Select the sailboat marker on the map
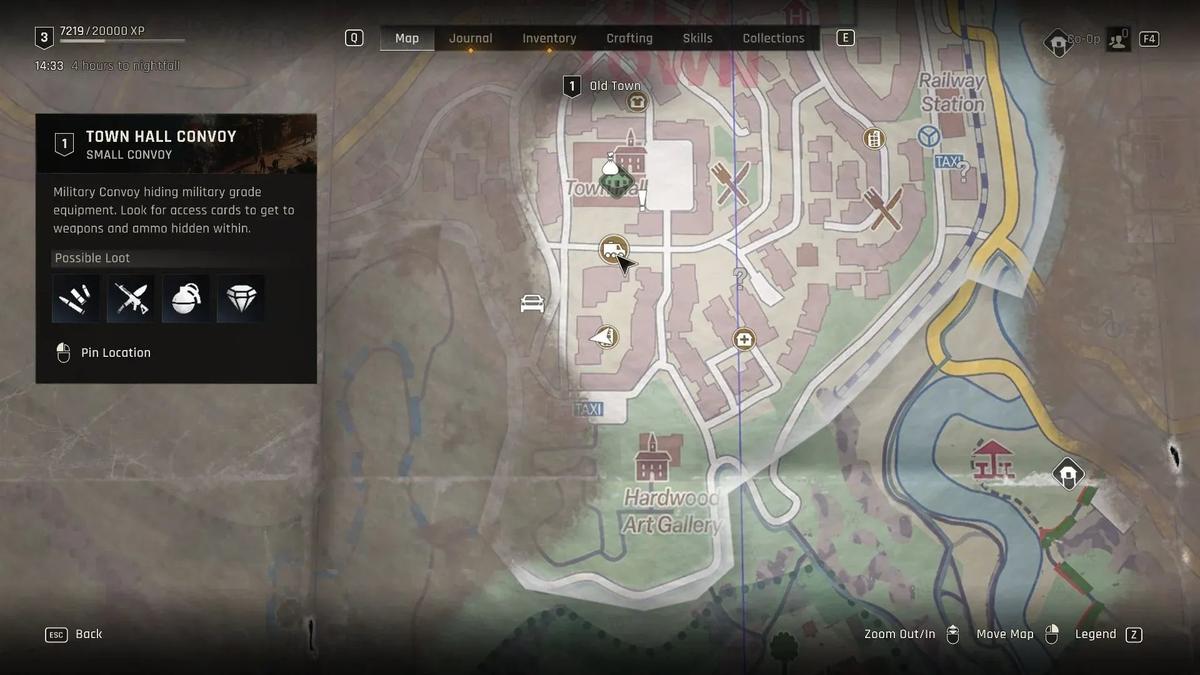This screenshot has height=675, width=1200. point(603,337)
